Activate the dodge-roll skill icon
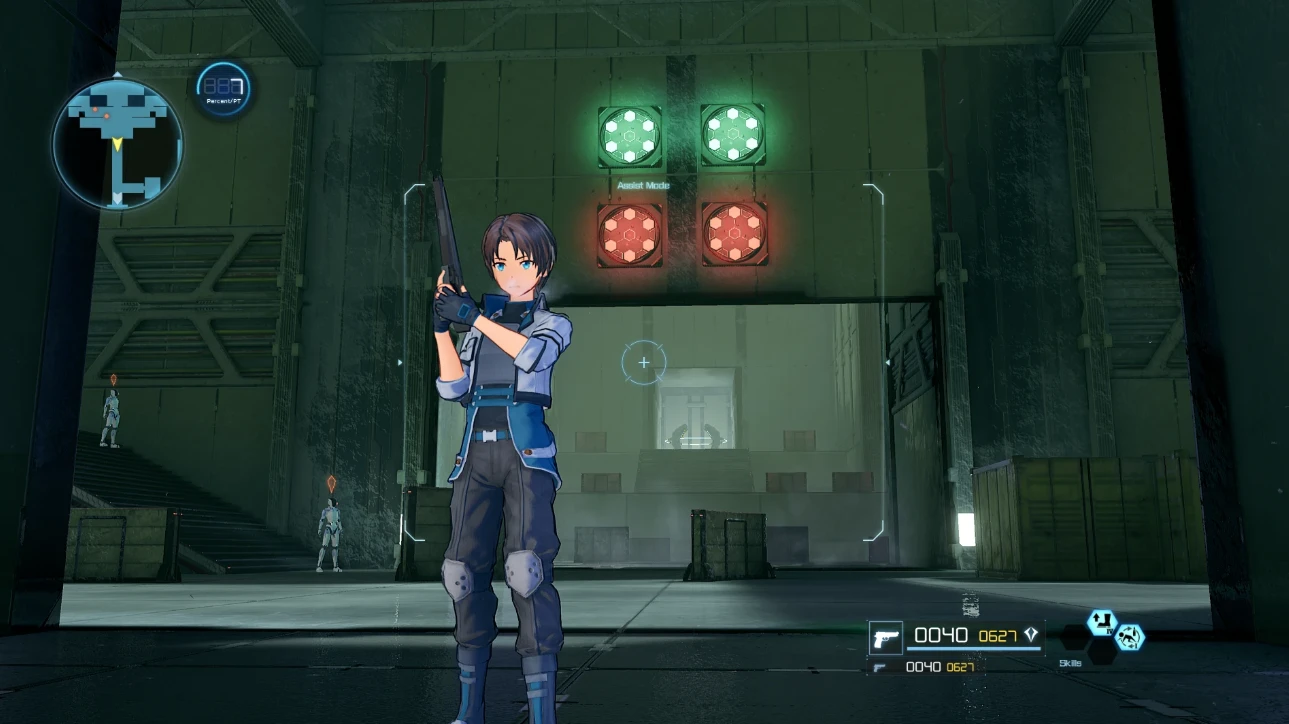 pyautogui.click(x=1130, y=637)
